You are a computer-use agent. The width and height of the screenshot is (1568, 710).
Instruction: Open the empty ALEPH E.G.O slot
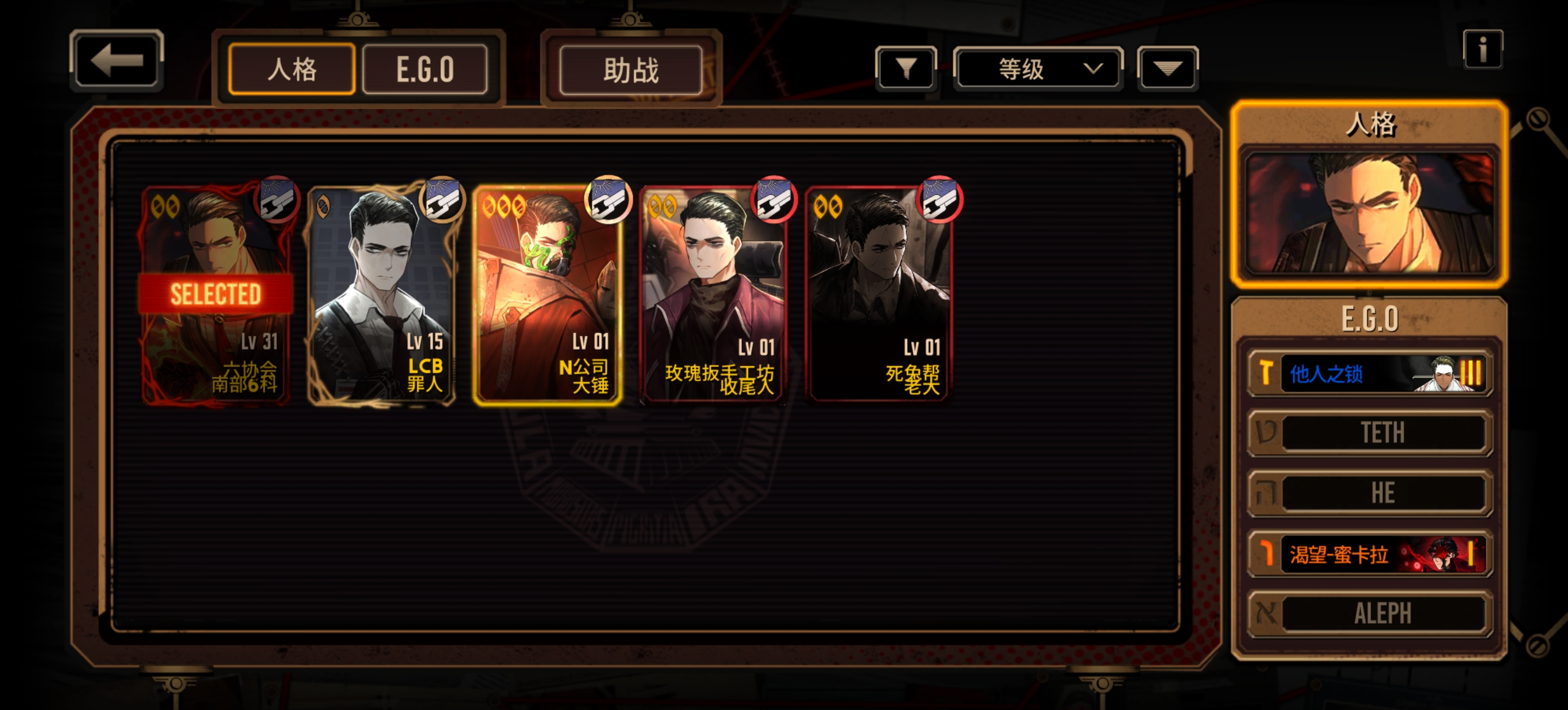tap(1369, 613)
